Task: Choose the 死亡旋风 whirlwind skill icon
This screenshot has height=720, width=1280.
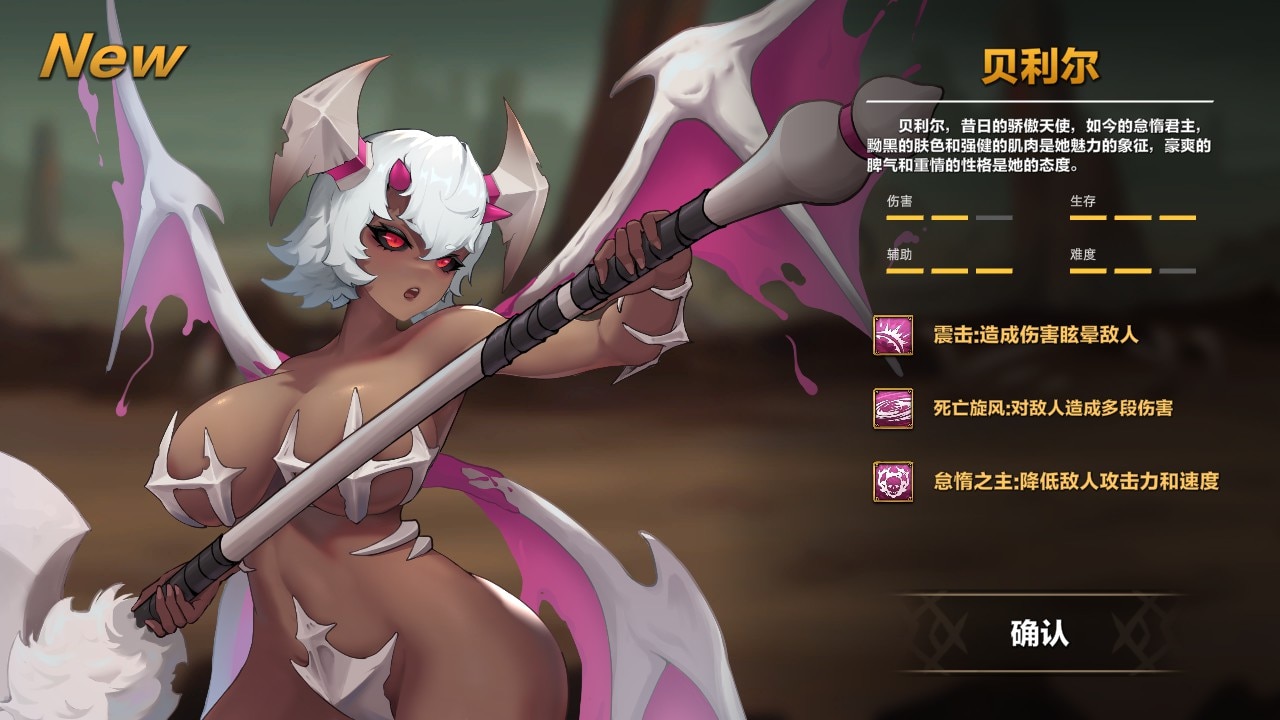Action: click(893, 408)
